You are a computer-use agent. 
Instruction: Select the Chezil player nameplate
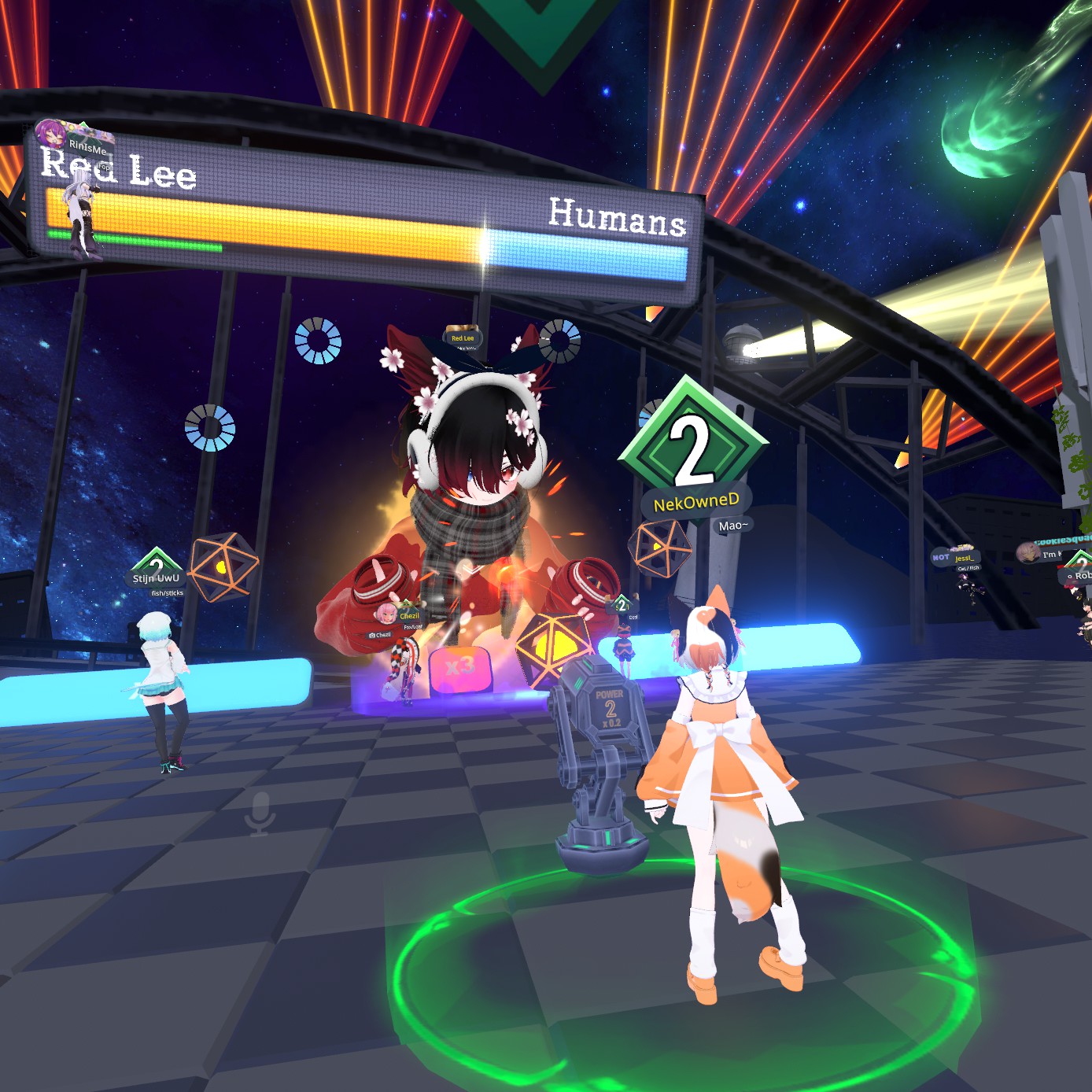pyautogui.click(x=409, y=615)
